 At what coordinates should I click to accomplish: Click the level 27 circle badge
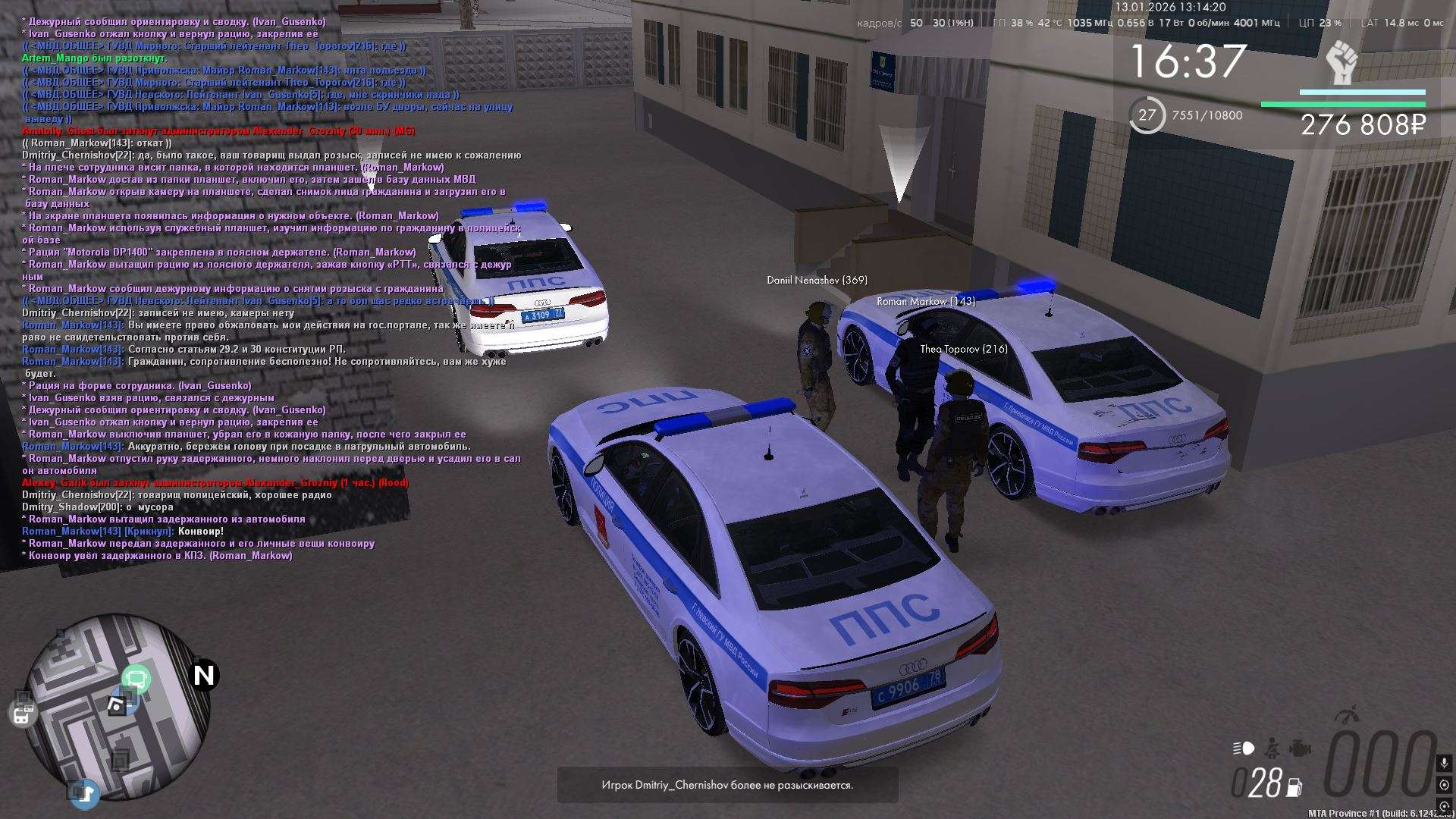[x=1147, y=115]
